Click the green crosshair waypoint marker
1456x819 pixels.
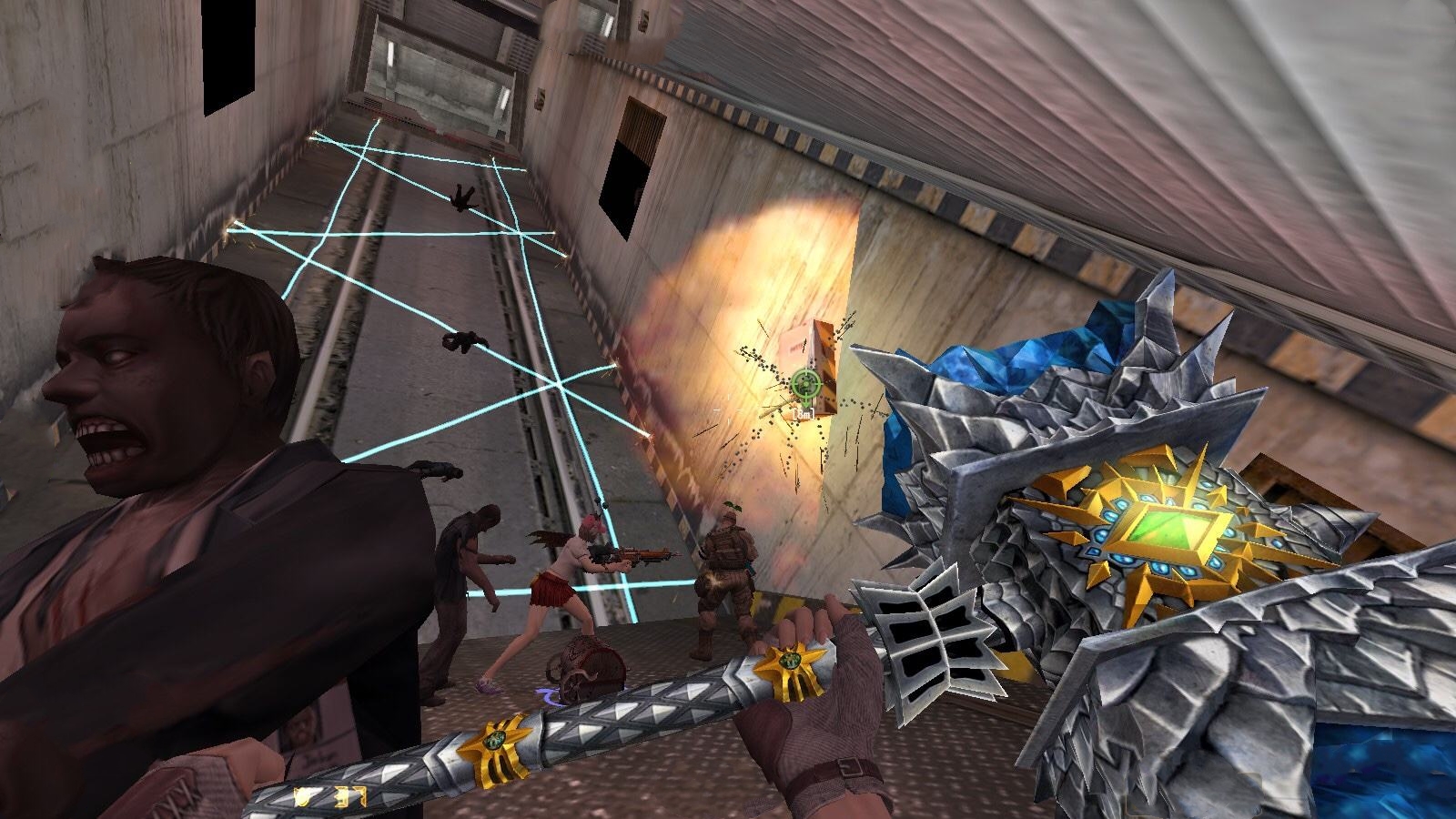(804, 385)
